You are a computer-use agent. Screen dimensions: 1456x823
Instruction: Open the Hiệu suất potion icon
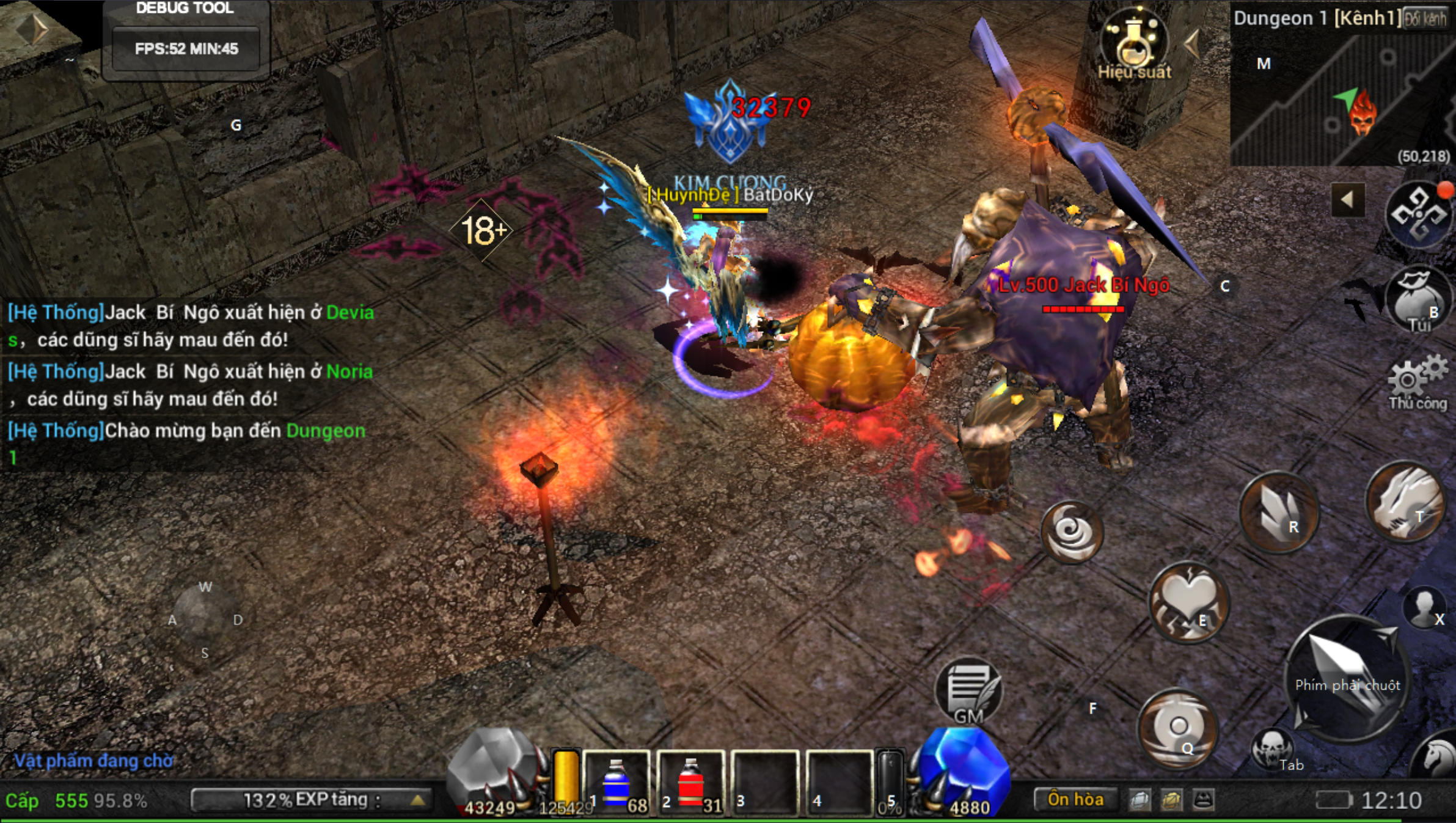(x=1133, y=44)
